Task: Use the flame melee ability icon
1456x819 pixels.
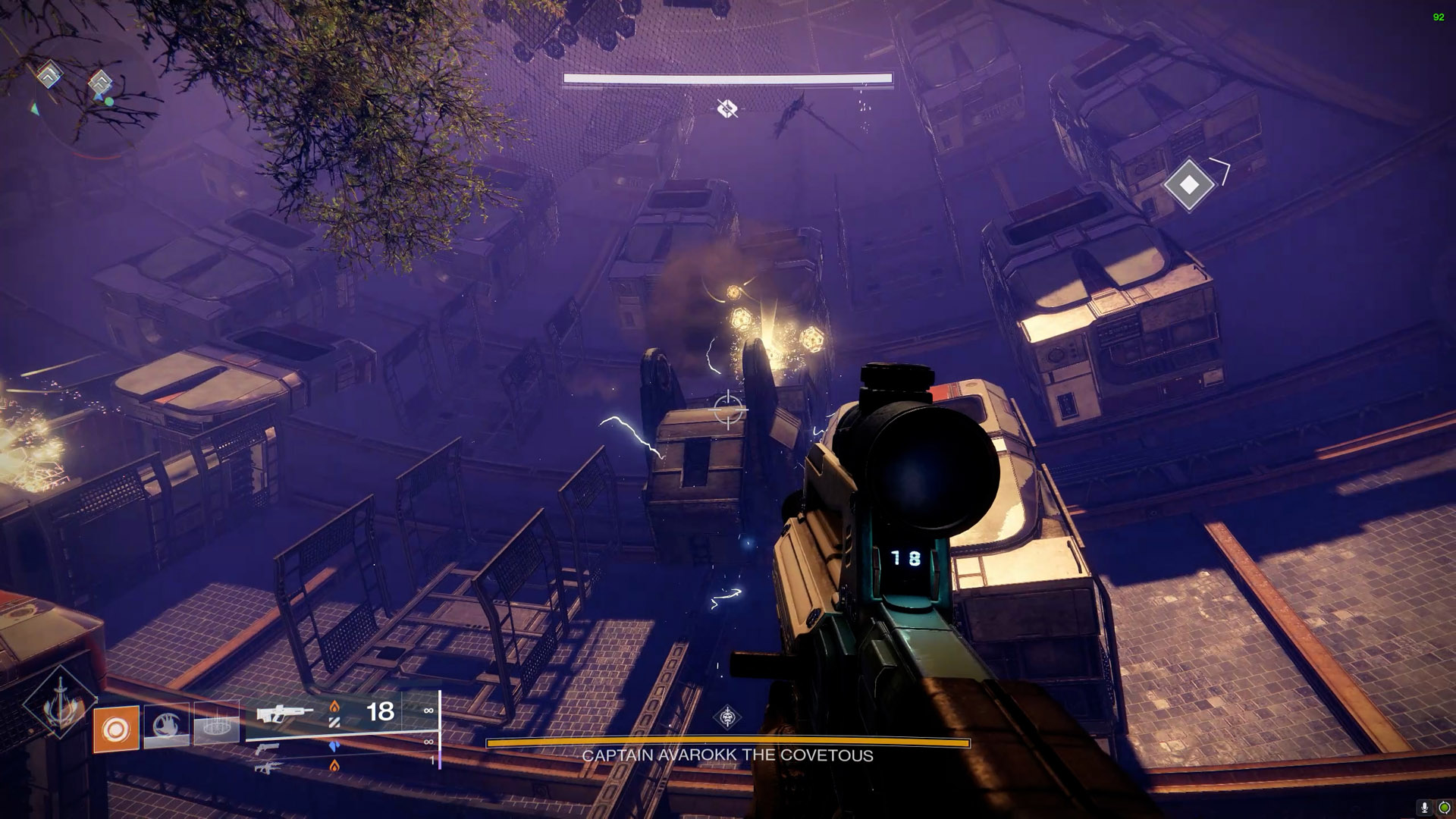Action: pyautogui.click(x=166, y=726)
